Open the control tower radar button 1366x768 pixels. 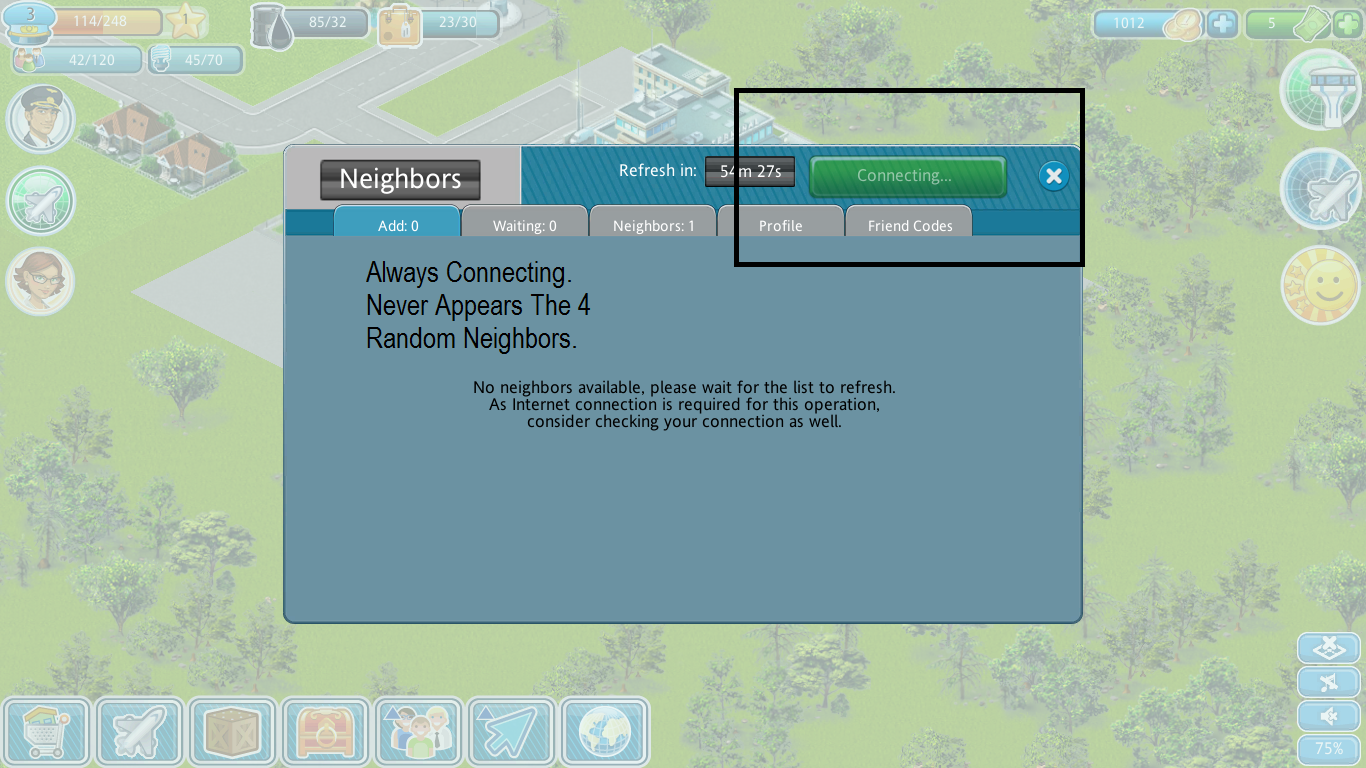coord(1321,90)
